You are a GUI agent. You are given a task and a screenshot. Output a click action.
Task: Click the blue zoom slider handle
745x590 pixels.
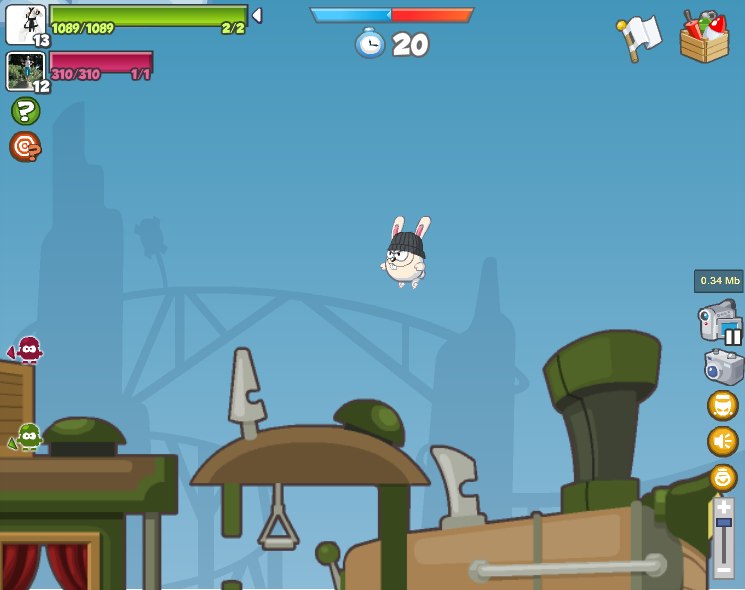[724, 523]
